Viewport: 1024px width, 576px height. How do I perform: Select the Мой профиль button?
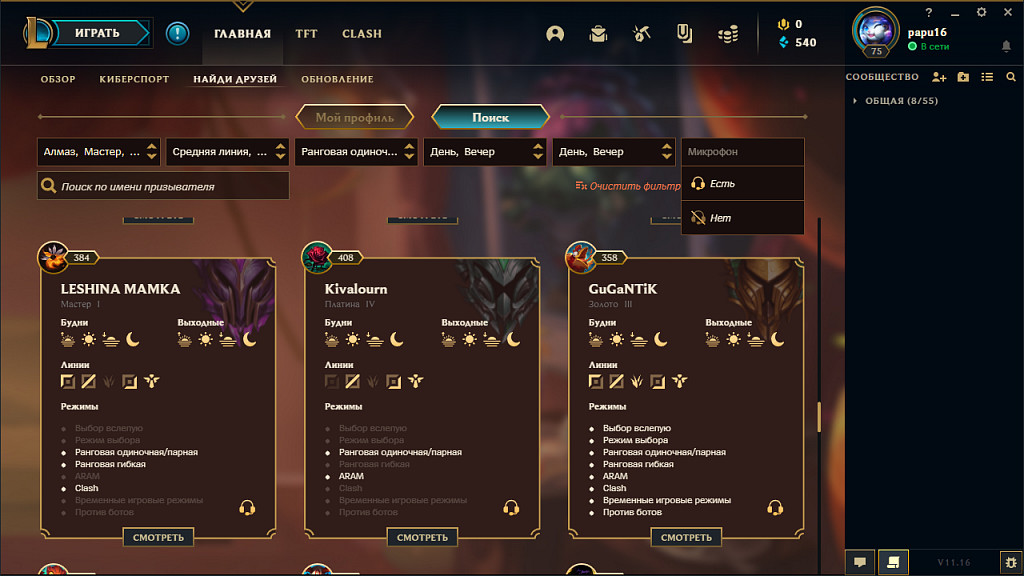pos(354,117)
